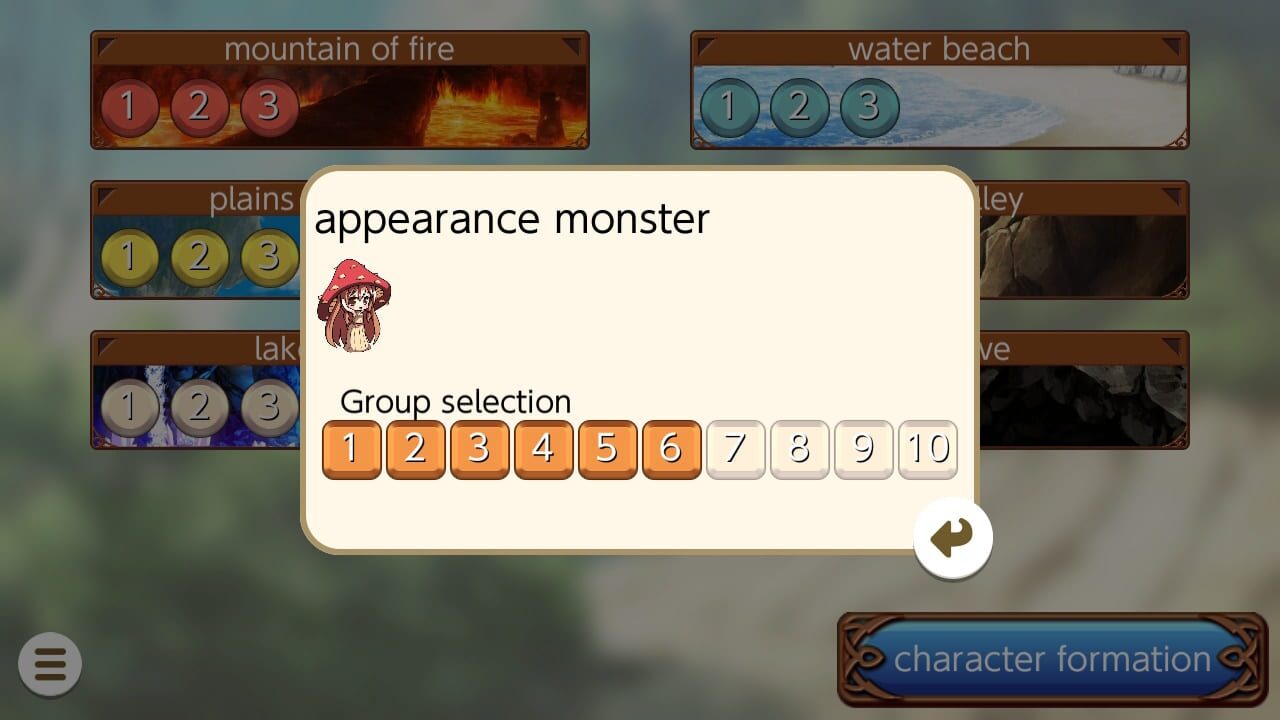Select the water beach area header
Screen dimensions: 1280x720
tap(939, 47)
